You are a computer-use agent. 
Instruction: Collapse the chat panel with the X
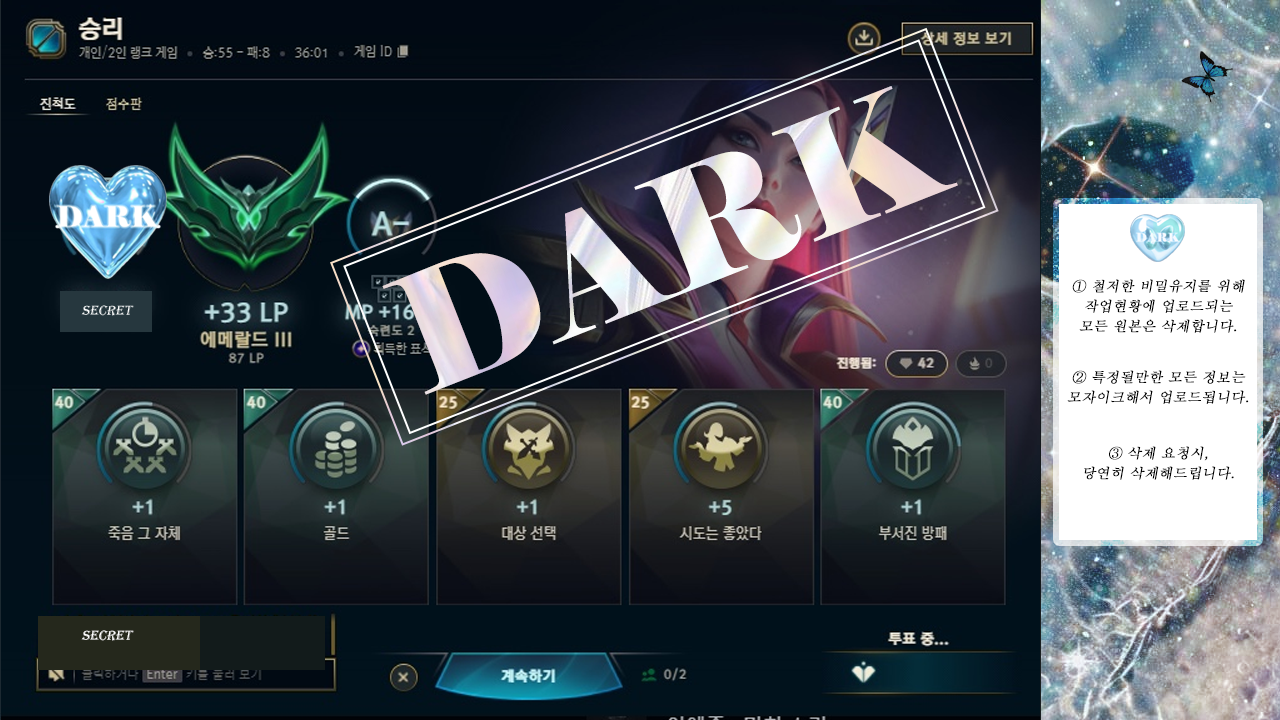[x=403, y=677]
